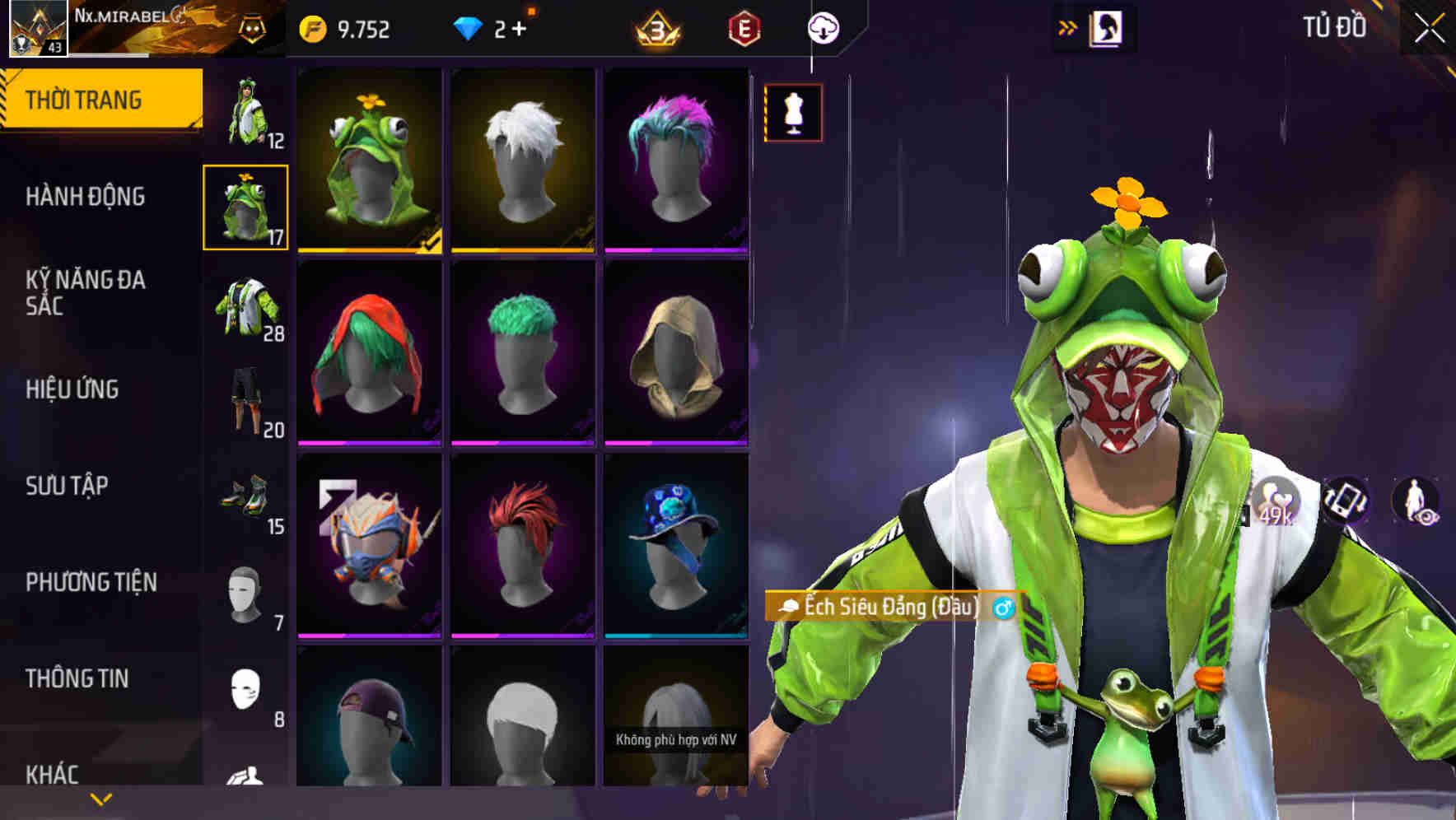
Task: Open the pants category icon showing 20 items
Action: pyautogui.click(x=245, y=395)
